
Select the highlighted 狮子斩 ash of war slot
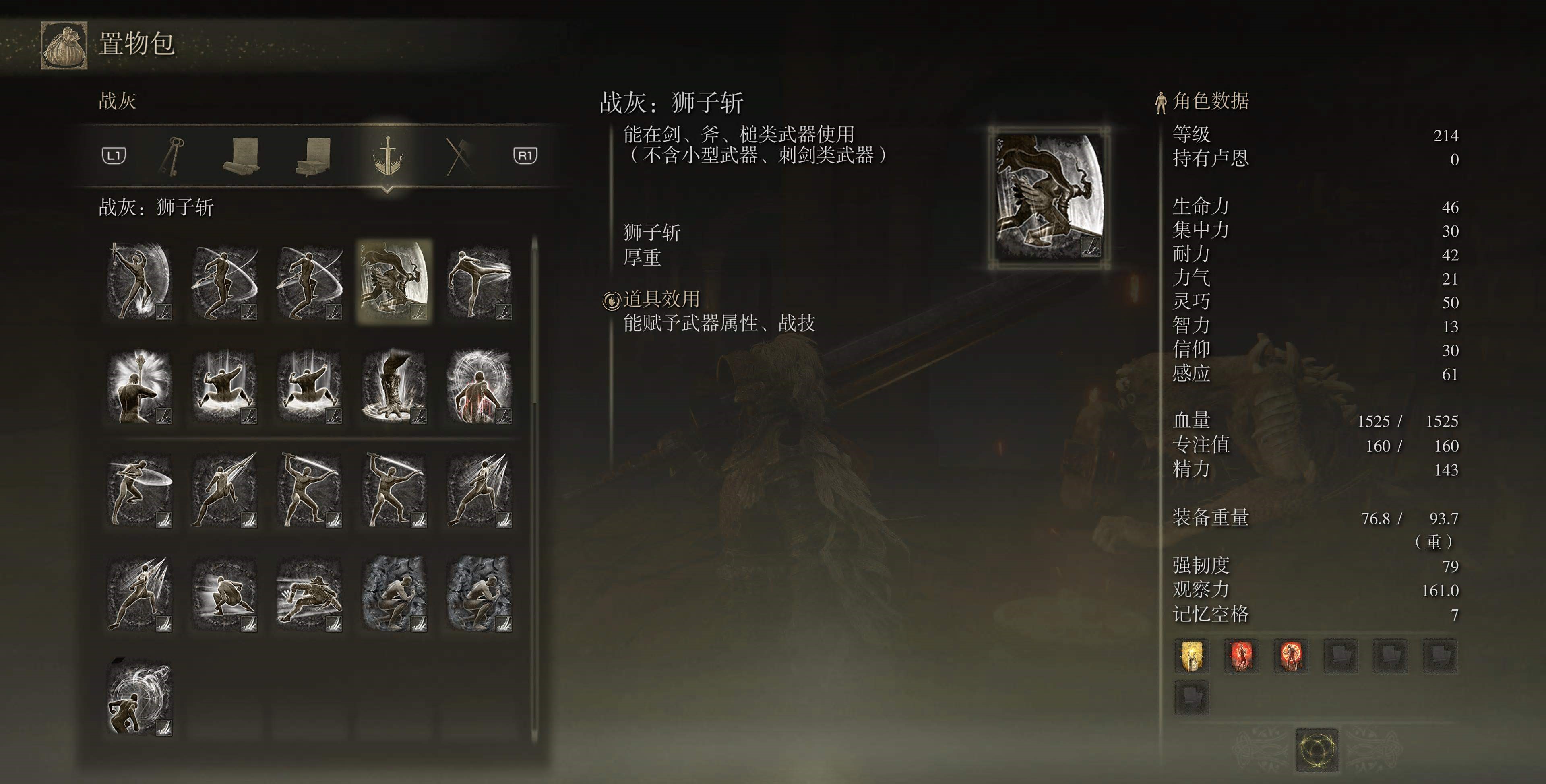[x=394, y=281]
